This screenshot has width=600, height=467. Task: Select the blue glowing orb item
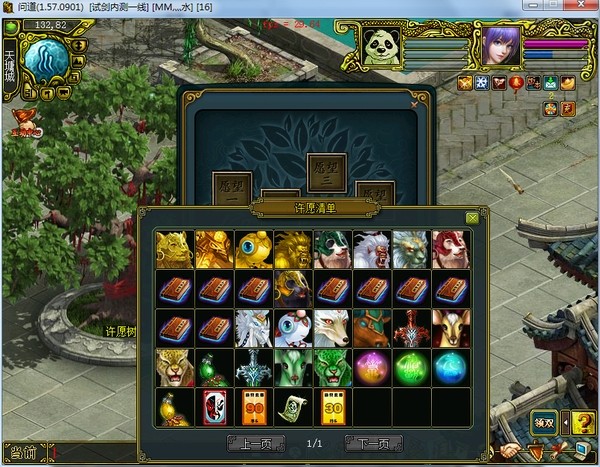[x=450, y=367]
